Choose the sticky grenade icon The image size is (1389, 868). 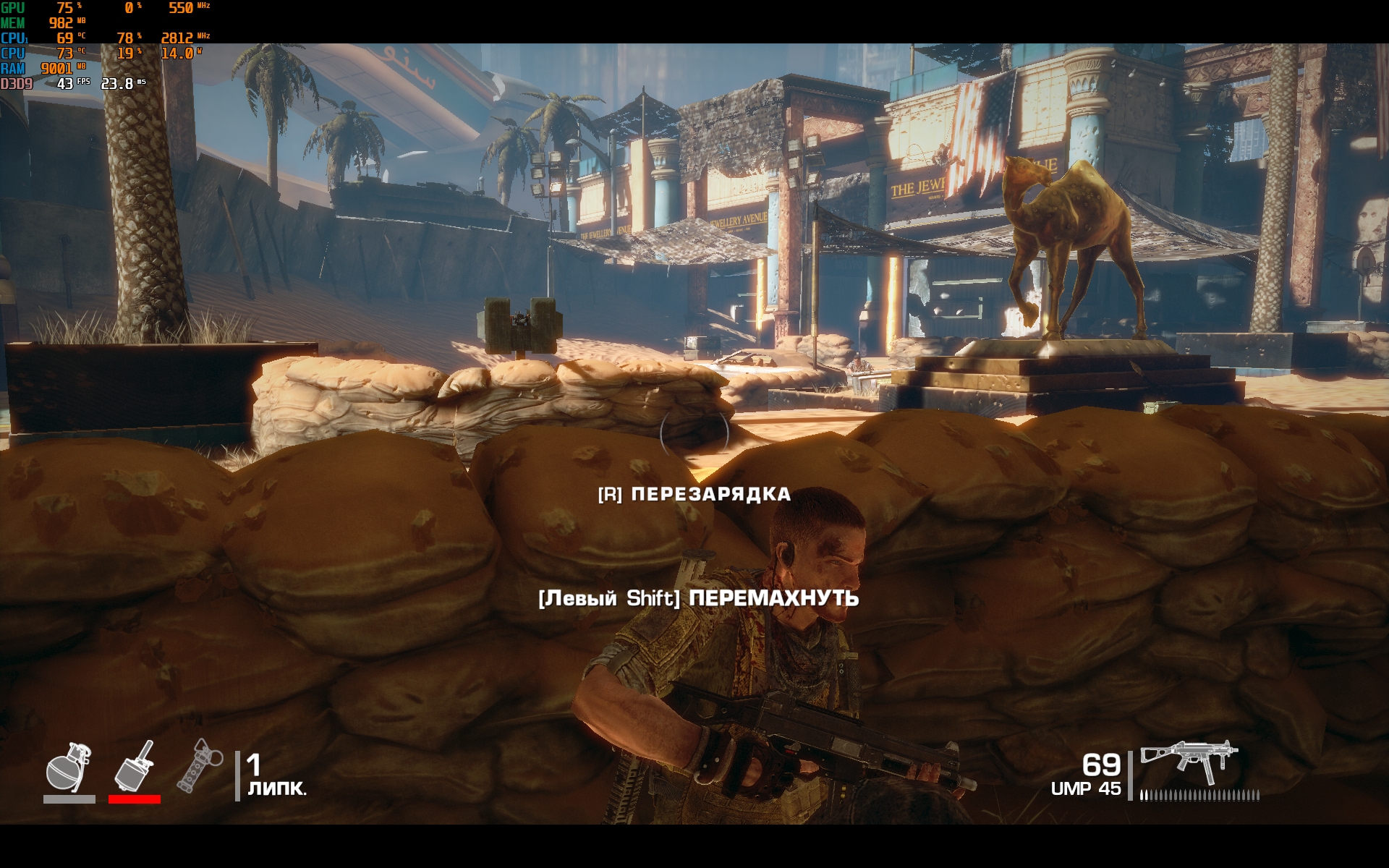coord(135,766)
